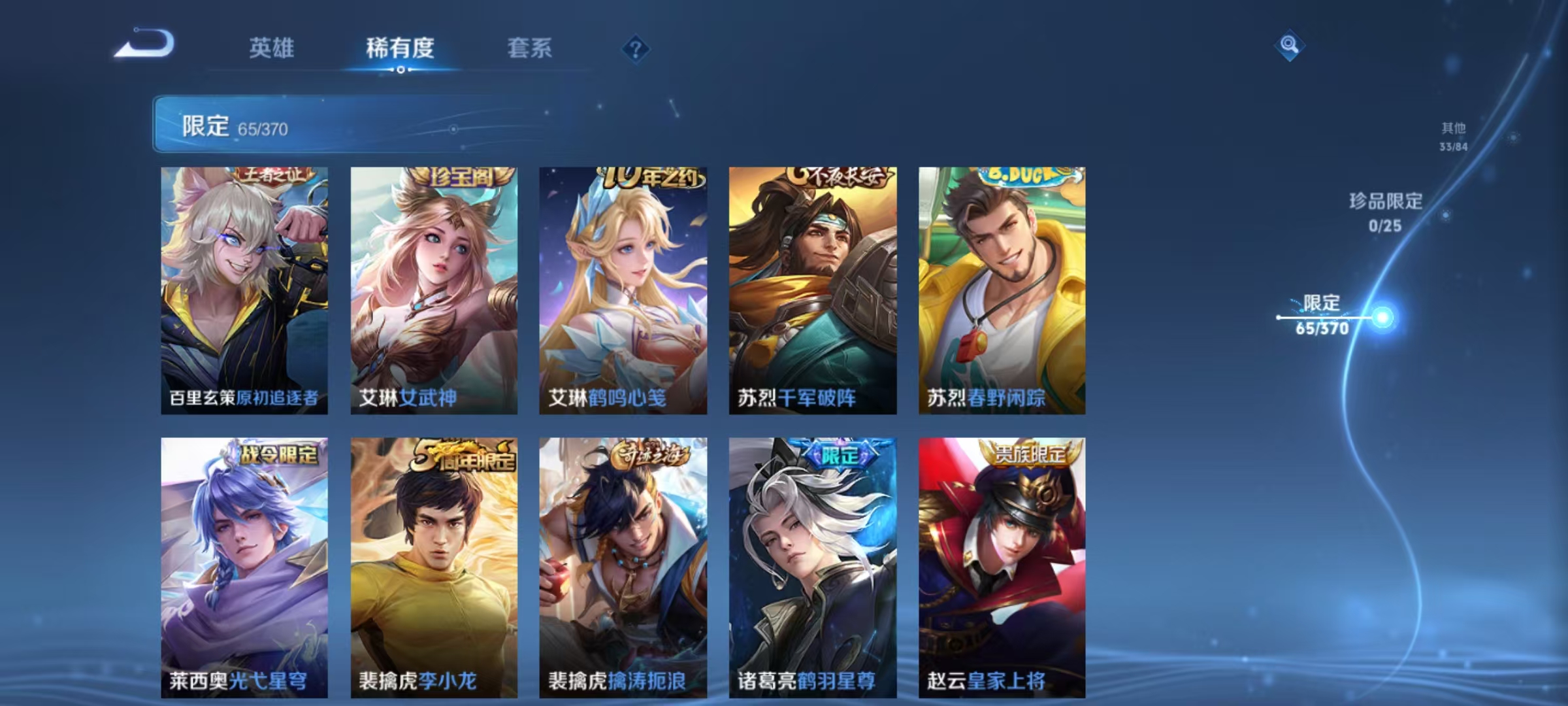The width and height of the screenshot is (1568, 706).
Task: Switch to the 英雄 tab
Action: point(271,49)
